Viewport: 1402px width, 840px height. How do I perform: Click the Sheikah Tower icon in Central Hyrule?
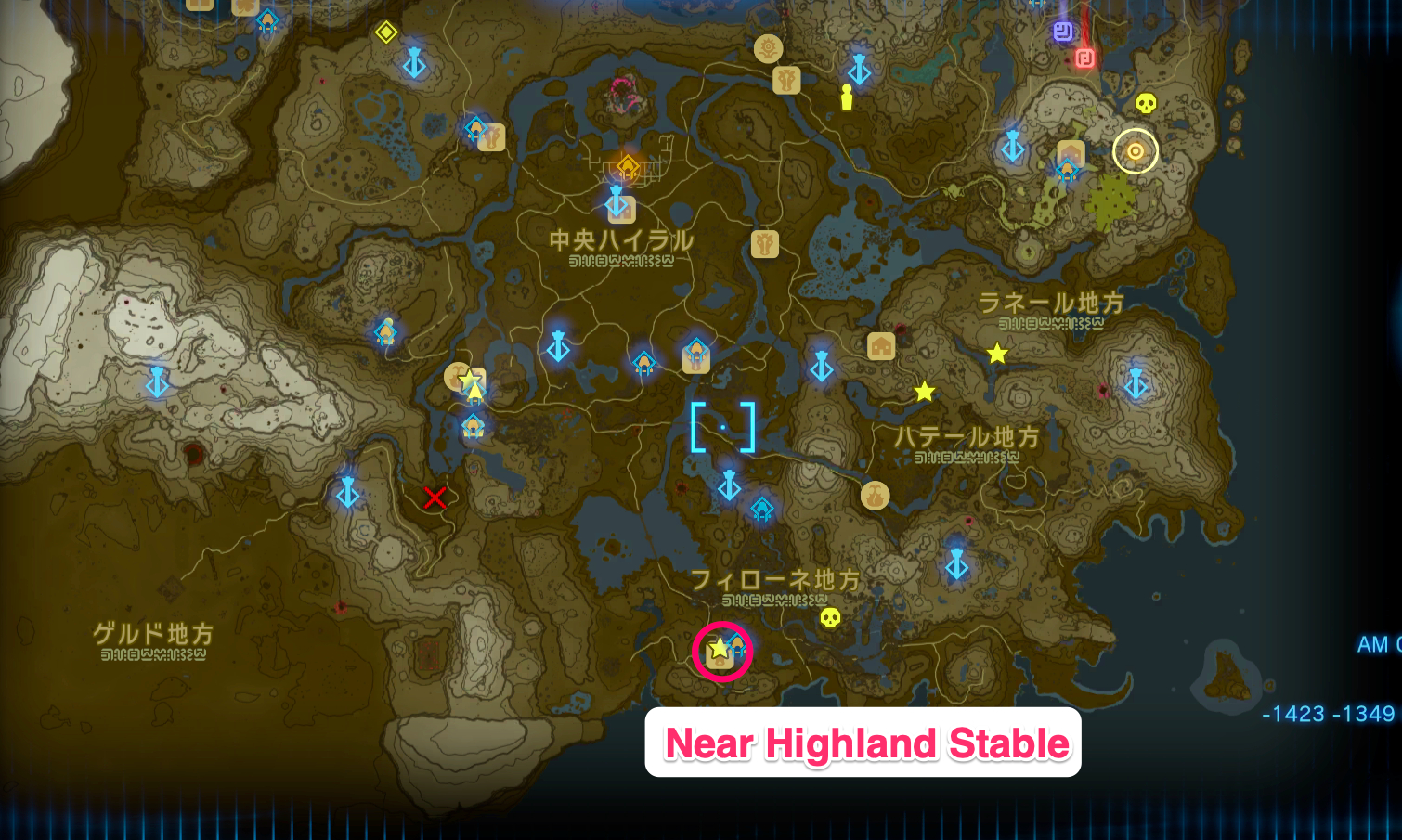(x=617, y=202)
